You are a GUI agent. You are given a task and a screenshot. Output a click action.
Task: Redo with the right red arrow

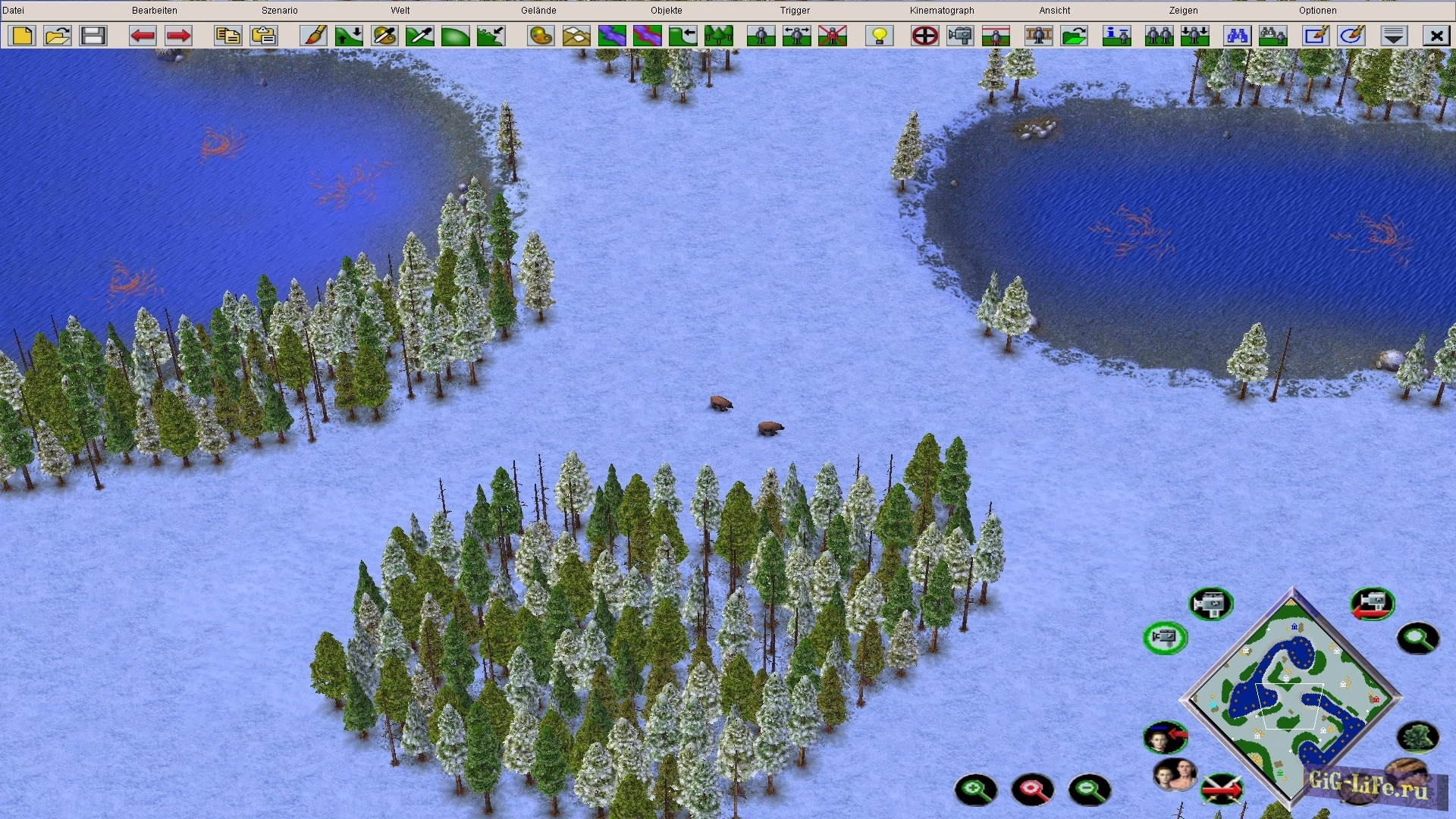178,36
